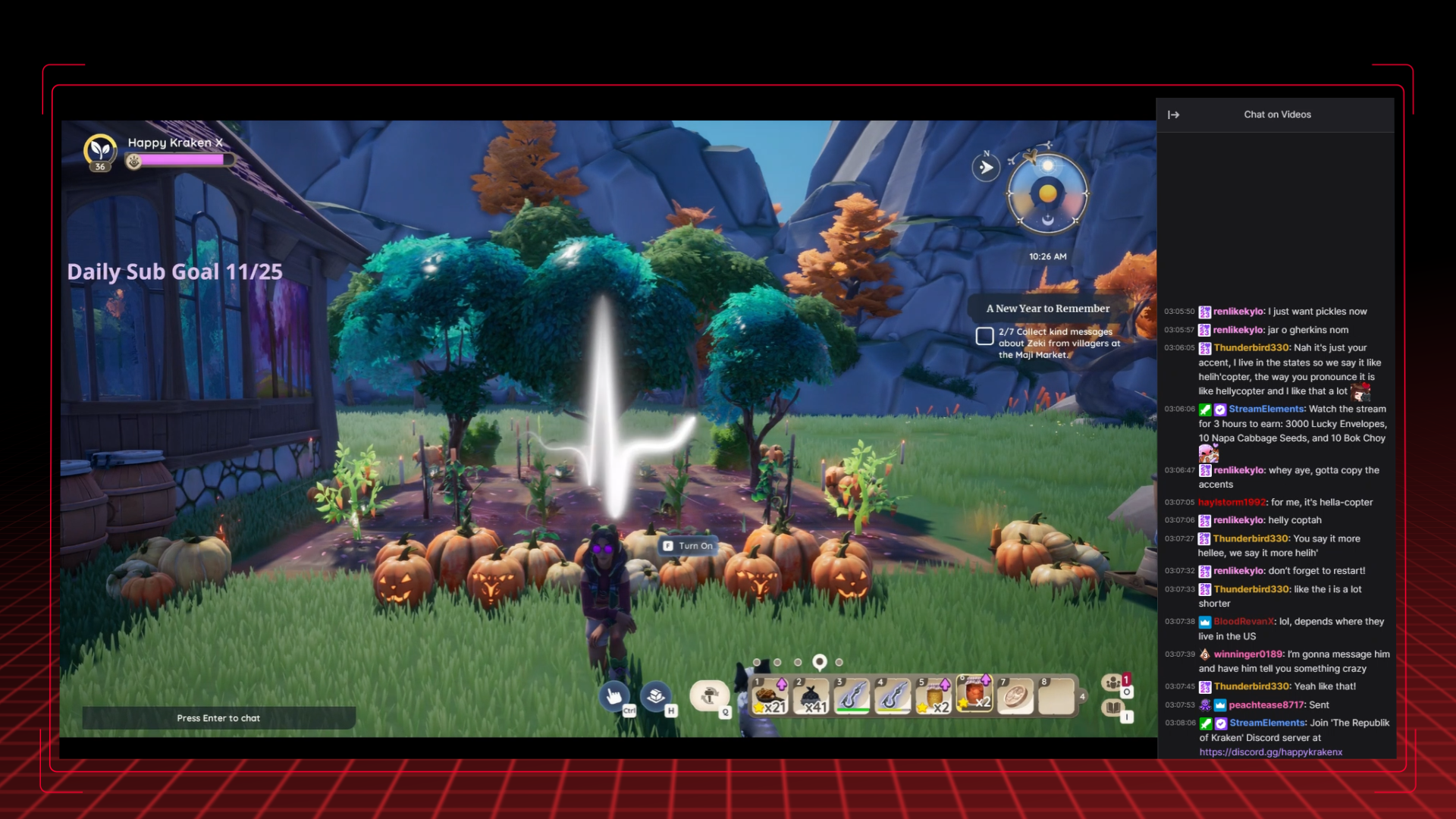Open the book inventory icon
Viewport: 1456px width, 819px height.
[x=1113, y=708]
